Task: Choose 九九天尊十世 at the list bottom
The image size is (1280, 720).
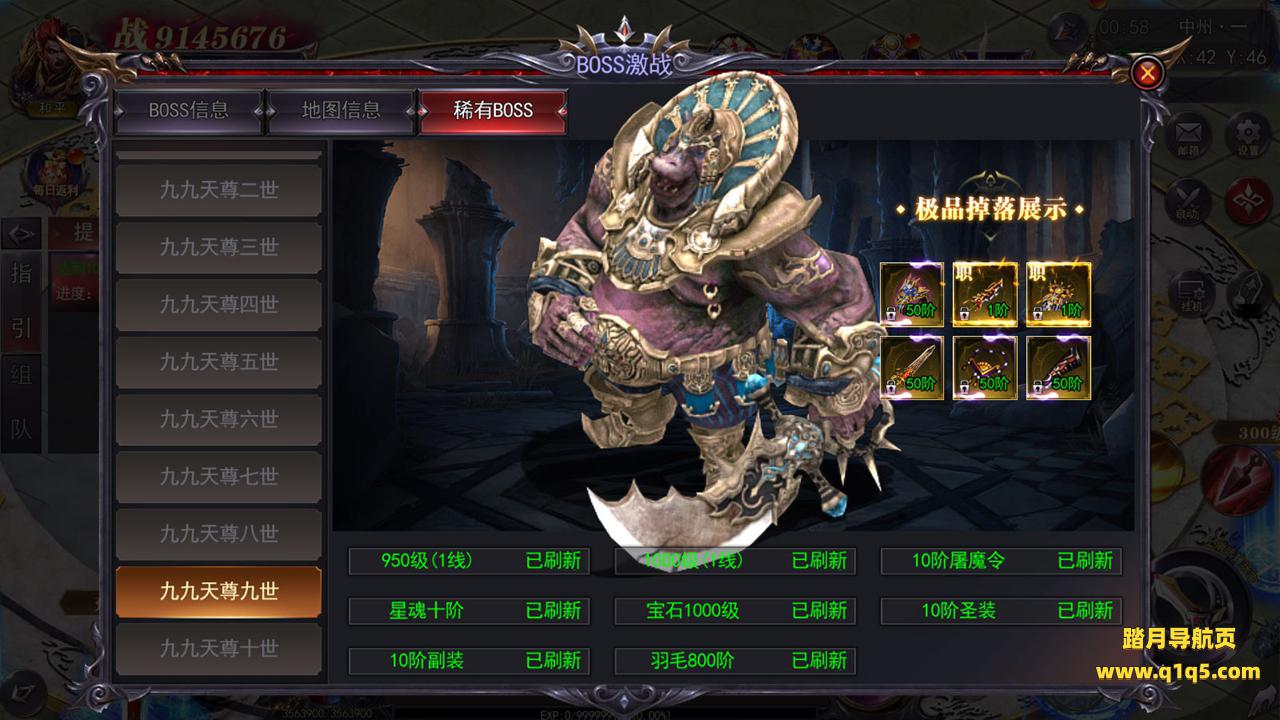Action: tap(218, 648)
